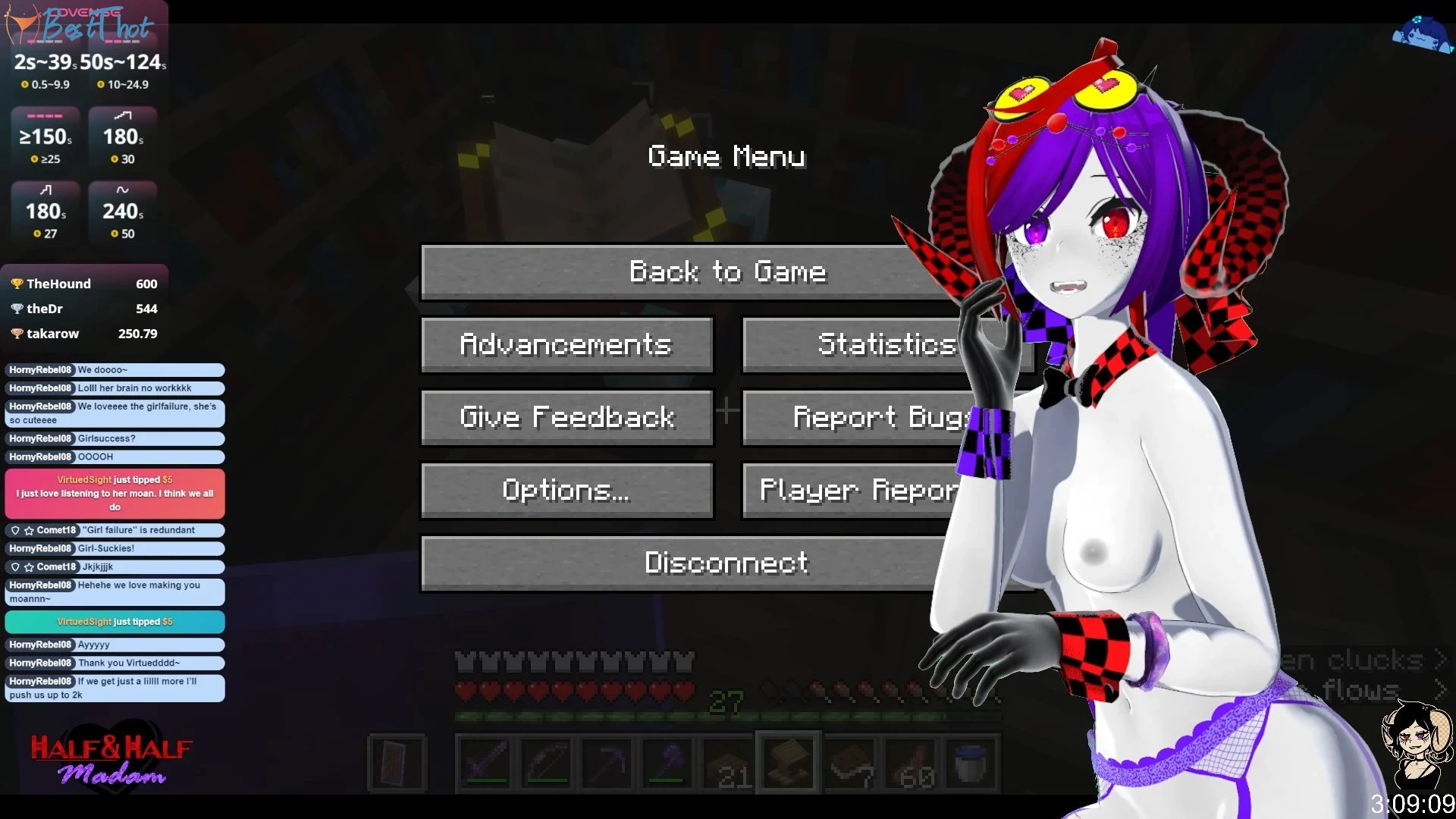Open Options... settings
Image resolution: width=1456 pixels, height=819 pixels.
(566, 491)
